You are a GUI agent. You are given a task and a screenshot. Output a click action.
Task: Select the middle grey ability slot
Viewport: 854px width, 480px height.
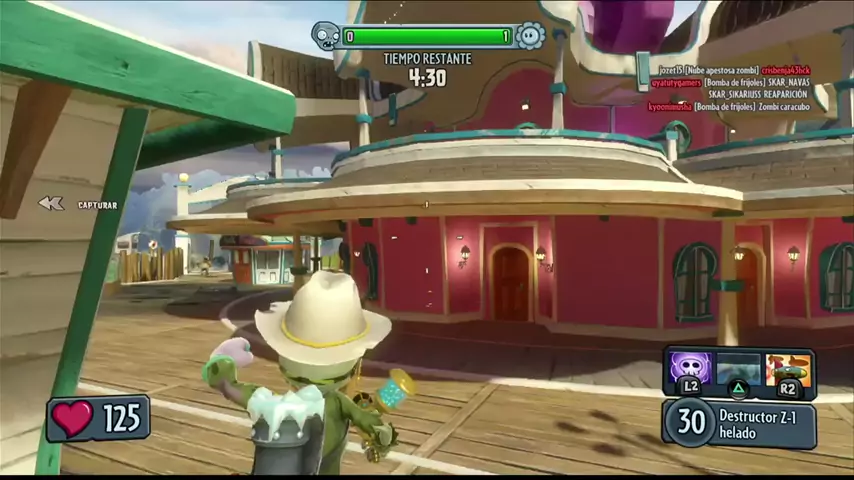pos(738,368)
